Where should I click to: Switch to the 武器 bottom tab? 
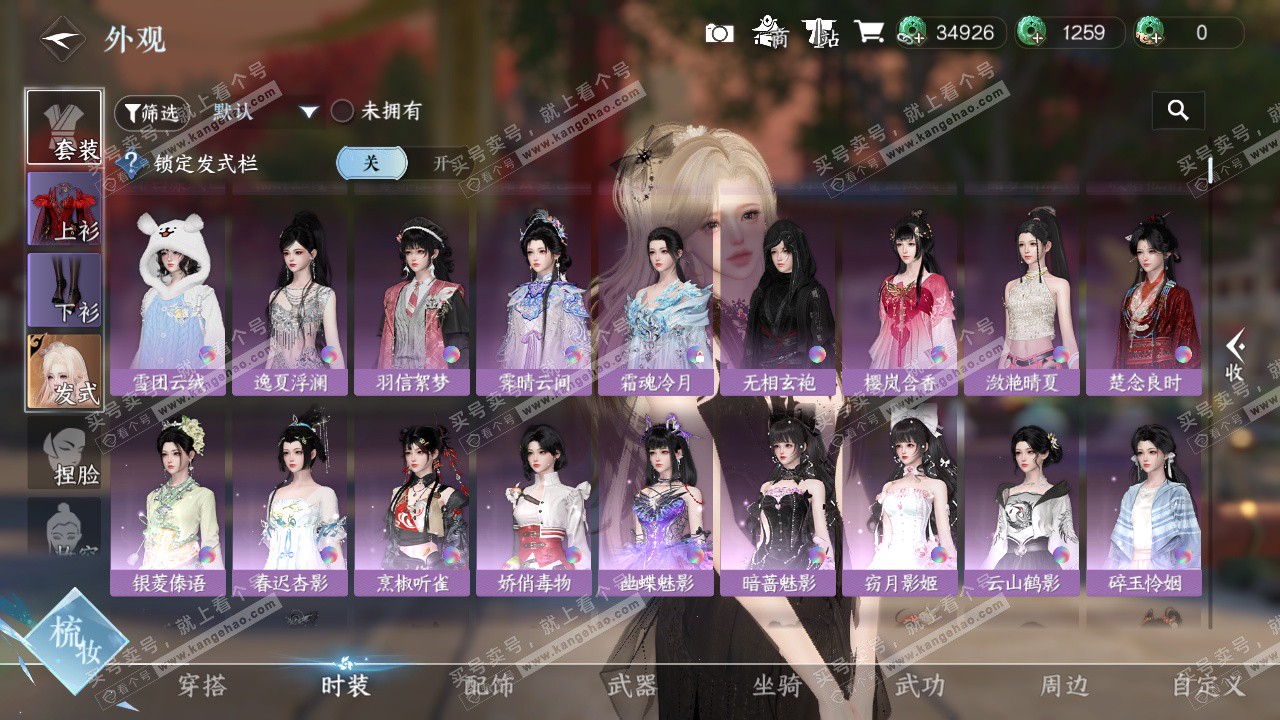click(632, 685)
